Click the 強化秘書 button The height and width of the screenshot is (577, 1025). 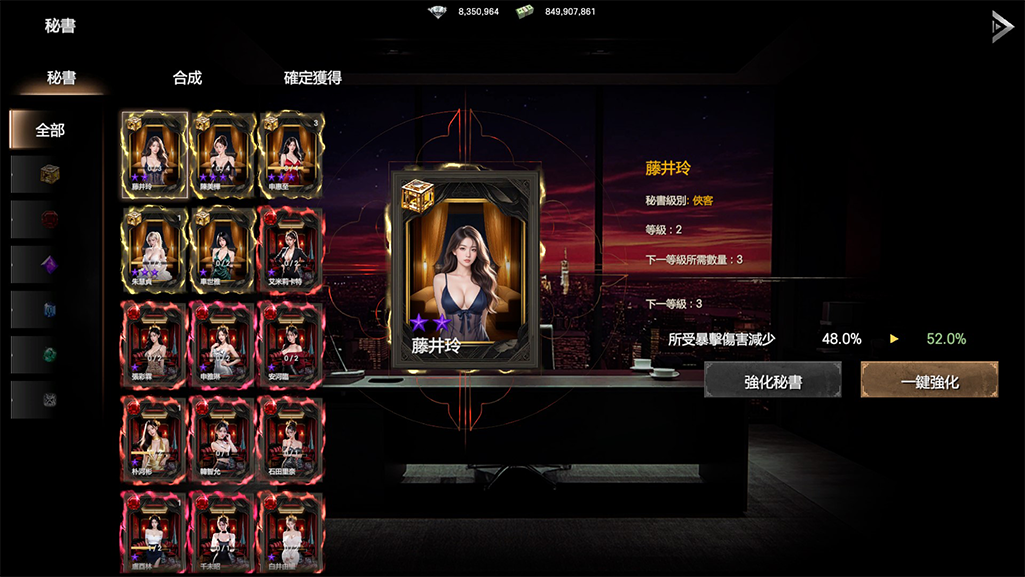(x=773, y=381)
